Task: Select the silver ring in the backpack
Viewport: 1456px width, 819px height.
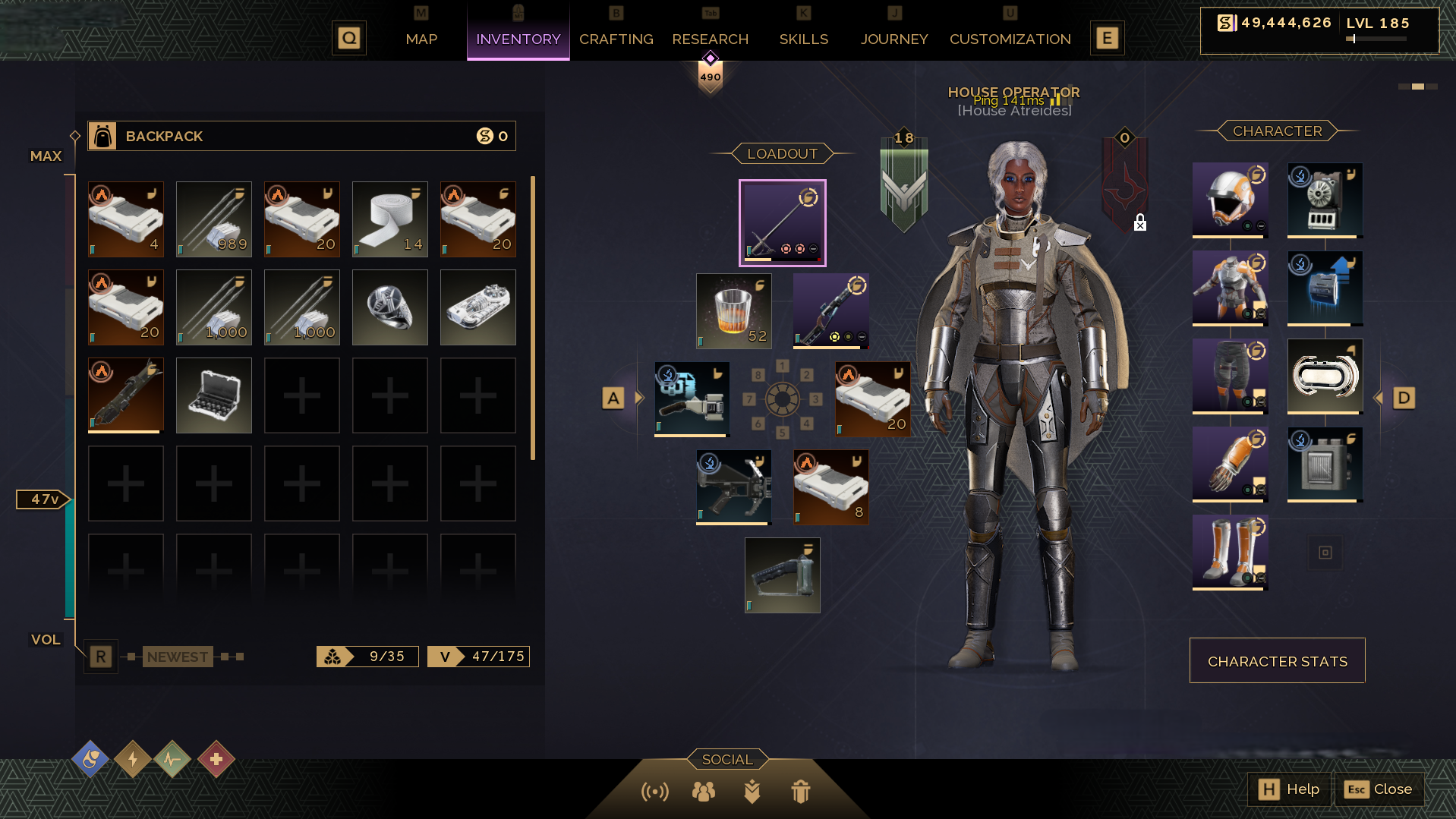Action: point(389,307)
